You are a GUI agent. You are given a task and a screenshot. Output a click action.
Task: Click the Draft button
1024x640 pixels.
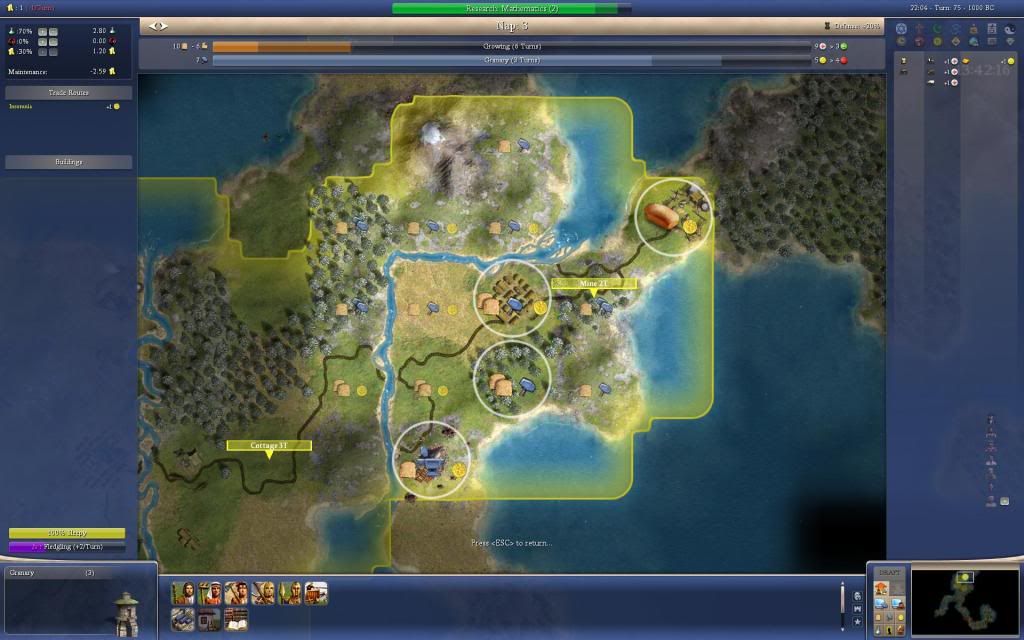tap(888, 573)
